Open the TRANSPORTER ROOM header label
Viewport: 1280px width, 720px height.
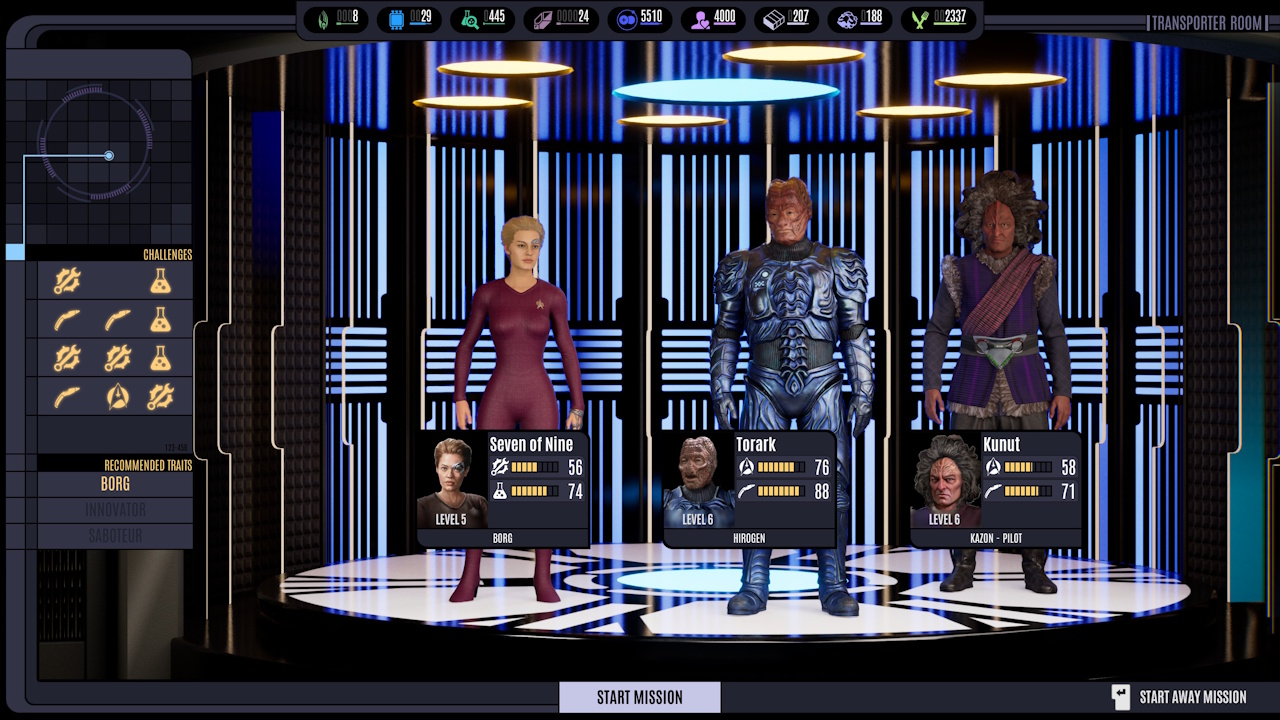(x=1207, y=23)
